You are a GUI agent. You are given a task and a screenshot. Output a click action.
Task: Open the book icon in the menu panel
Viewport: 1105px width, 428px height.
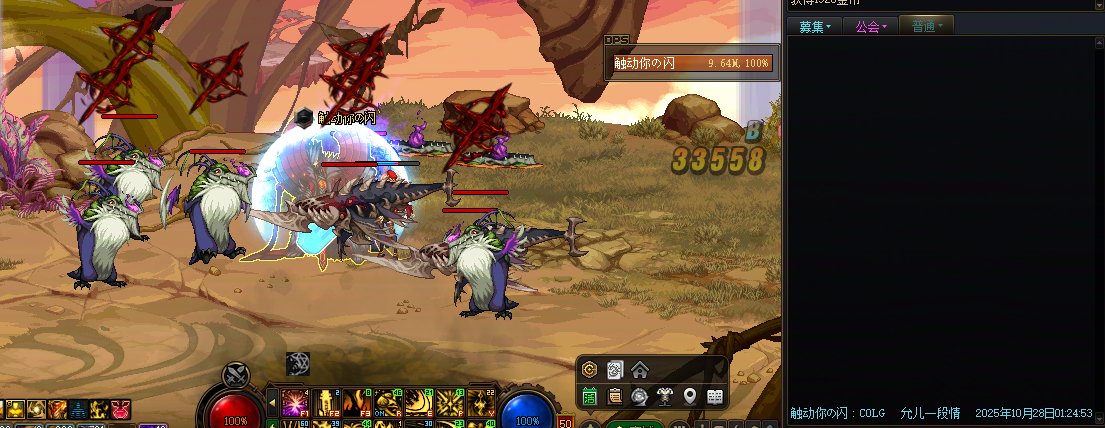[x=715, y=396]
